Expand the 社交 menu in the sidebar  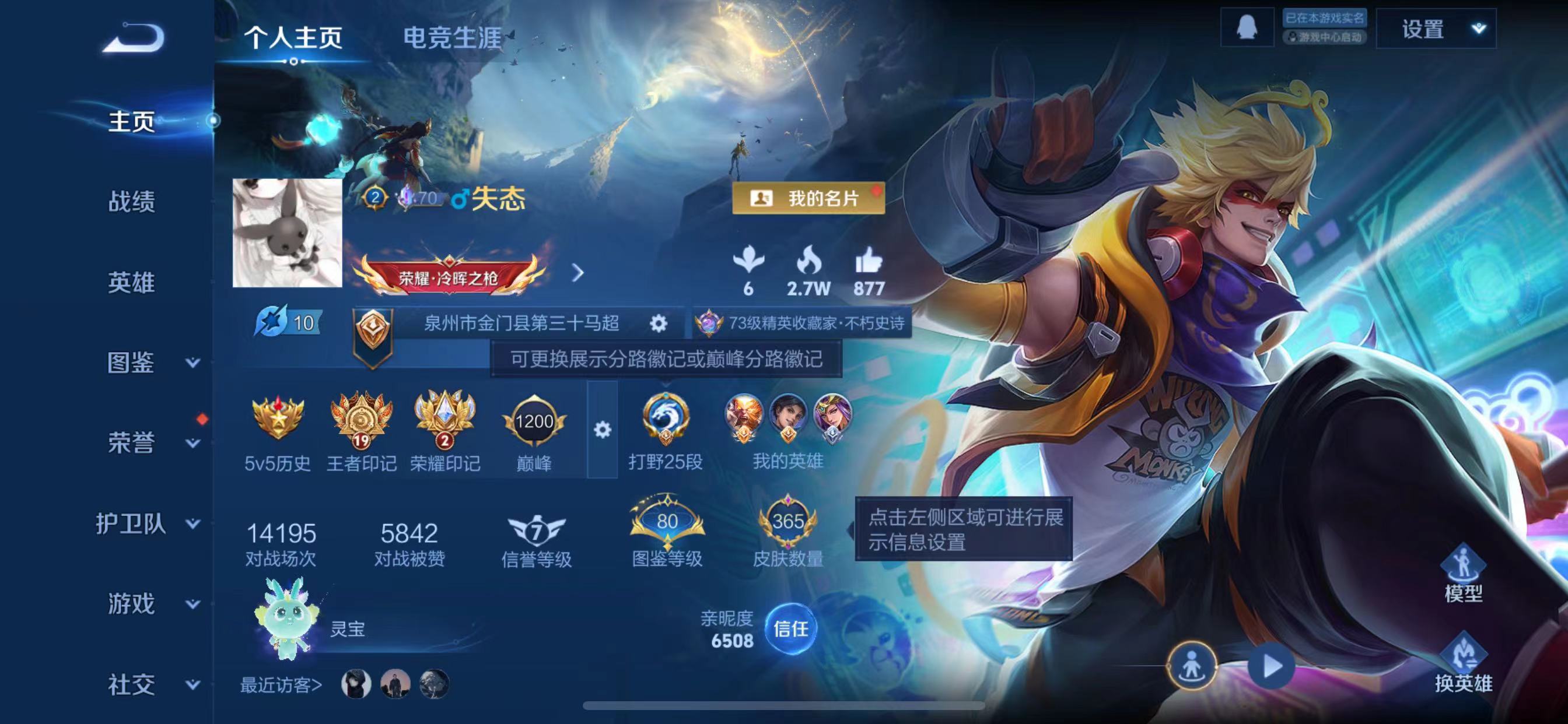coord(130,685)
